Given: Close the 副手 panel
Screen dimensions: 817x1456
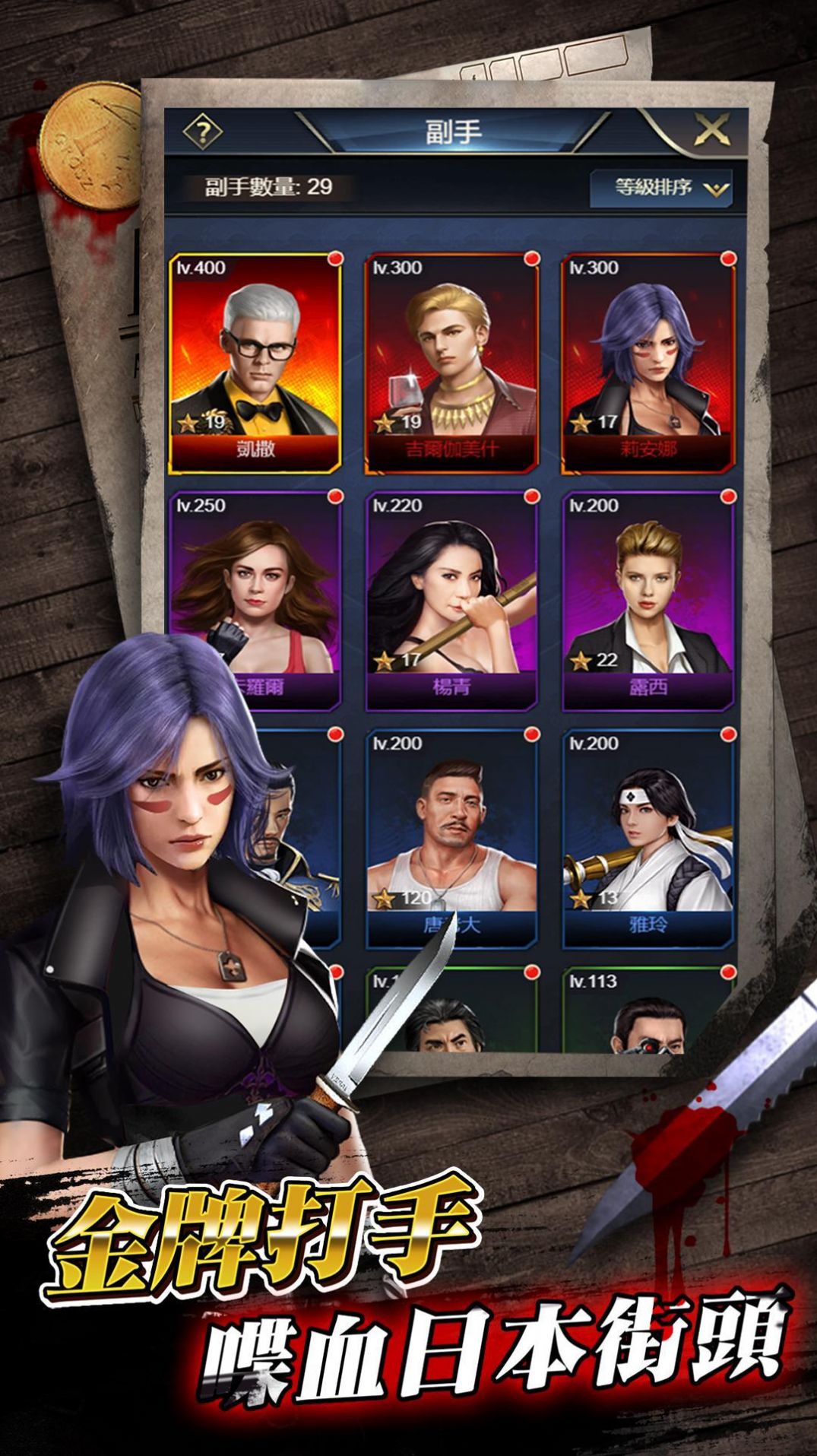Looking at the screenshot, I should tap(711, 131).
